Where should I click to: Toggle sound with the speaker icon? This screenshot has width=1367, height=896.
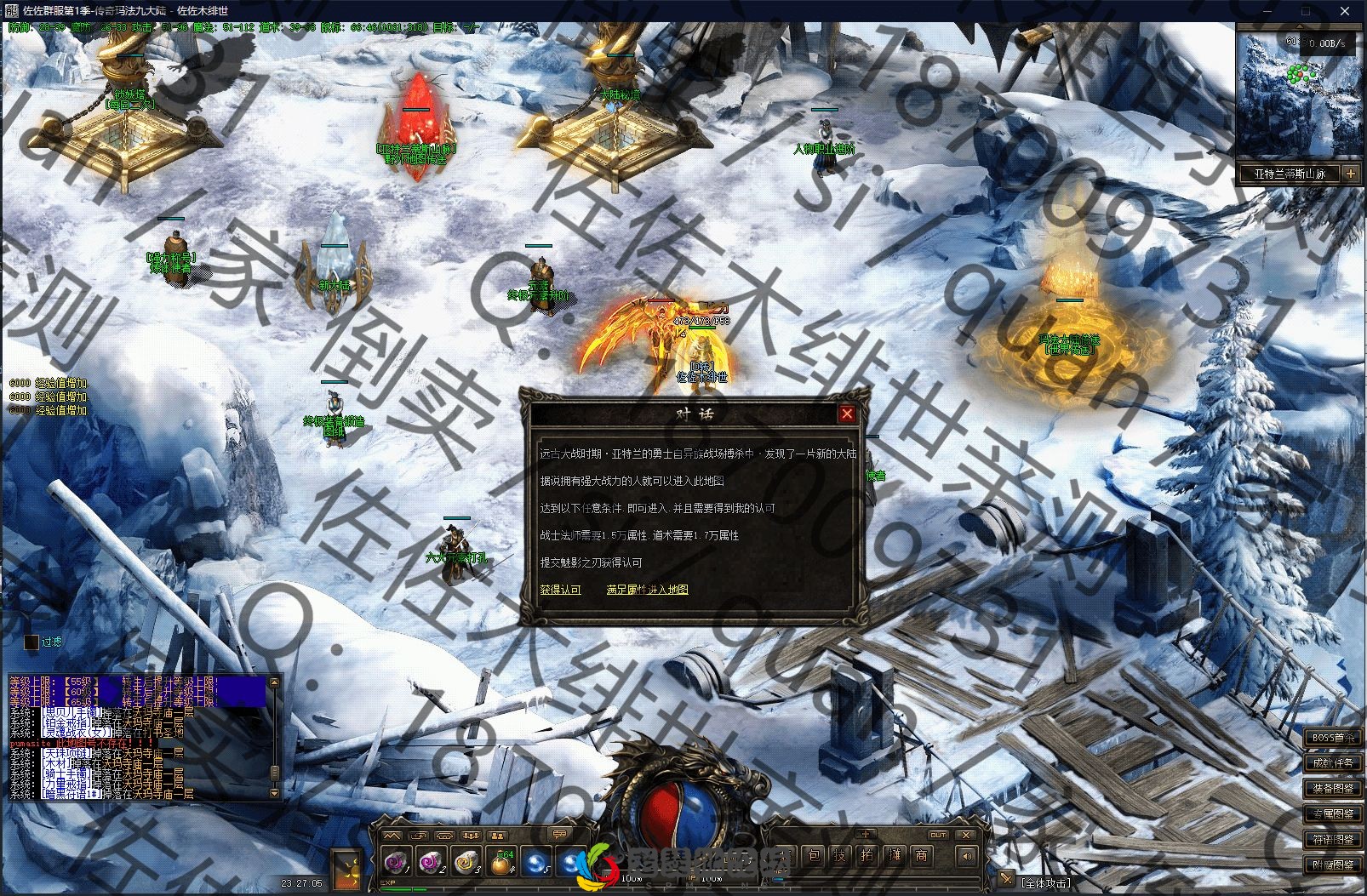pos(965,856)
